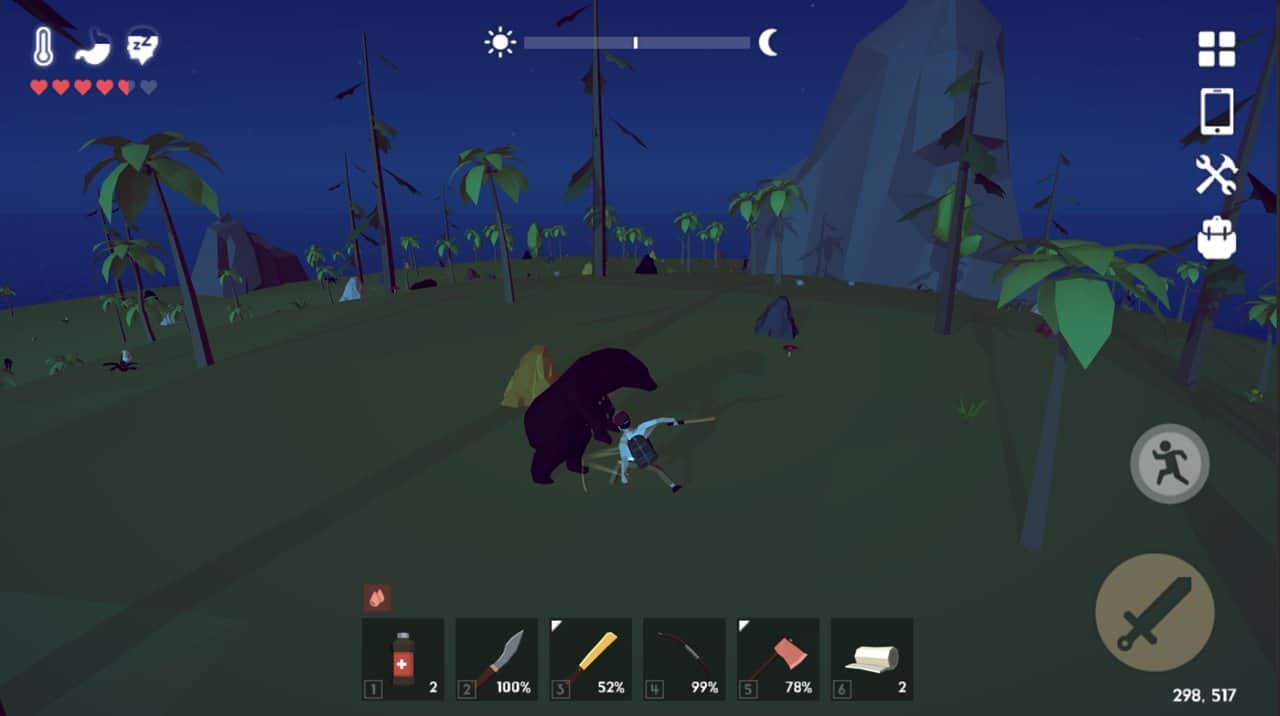Viewport: 1280px width, 716px height.
Task: Equip the red axe in slot 5
Action: click(779, 658)
